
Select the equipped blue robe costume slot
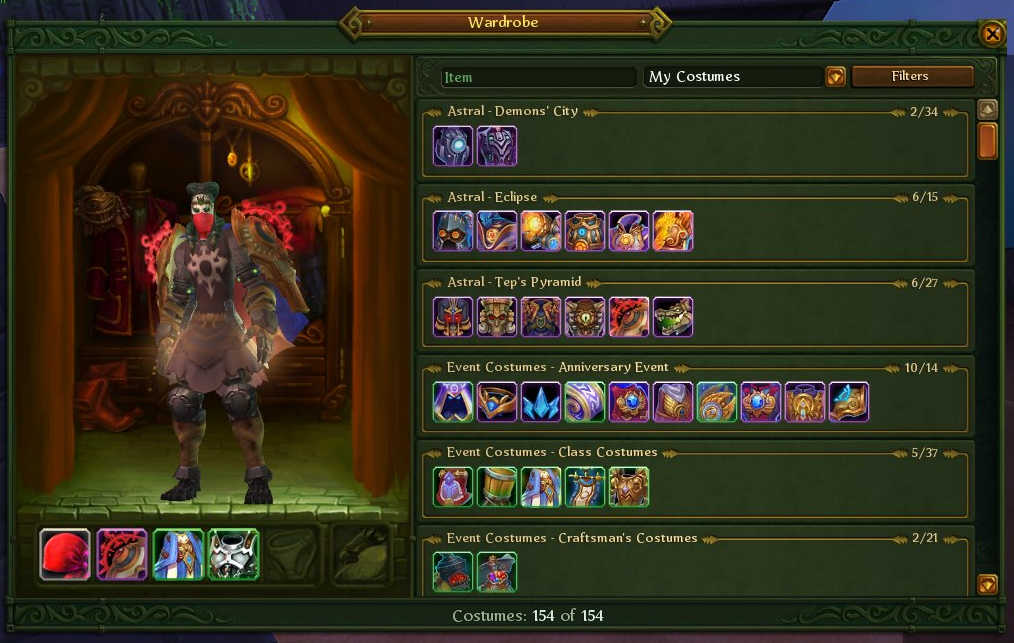point(178,554)
